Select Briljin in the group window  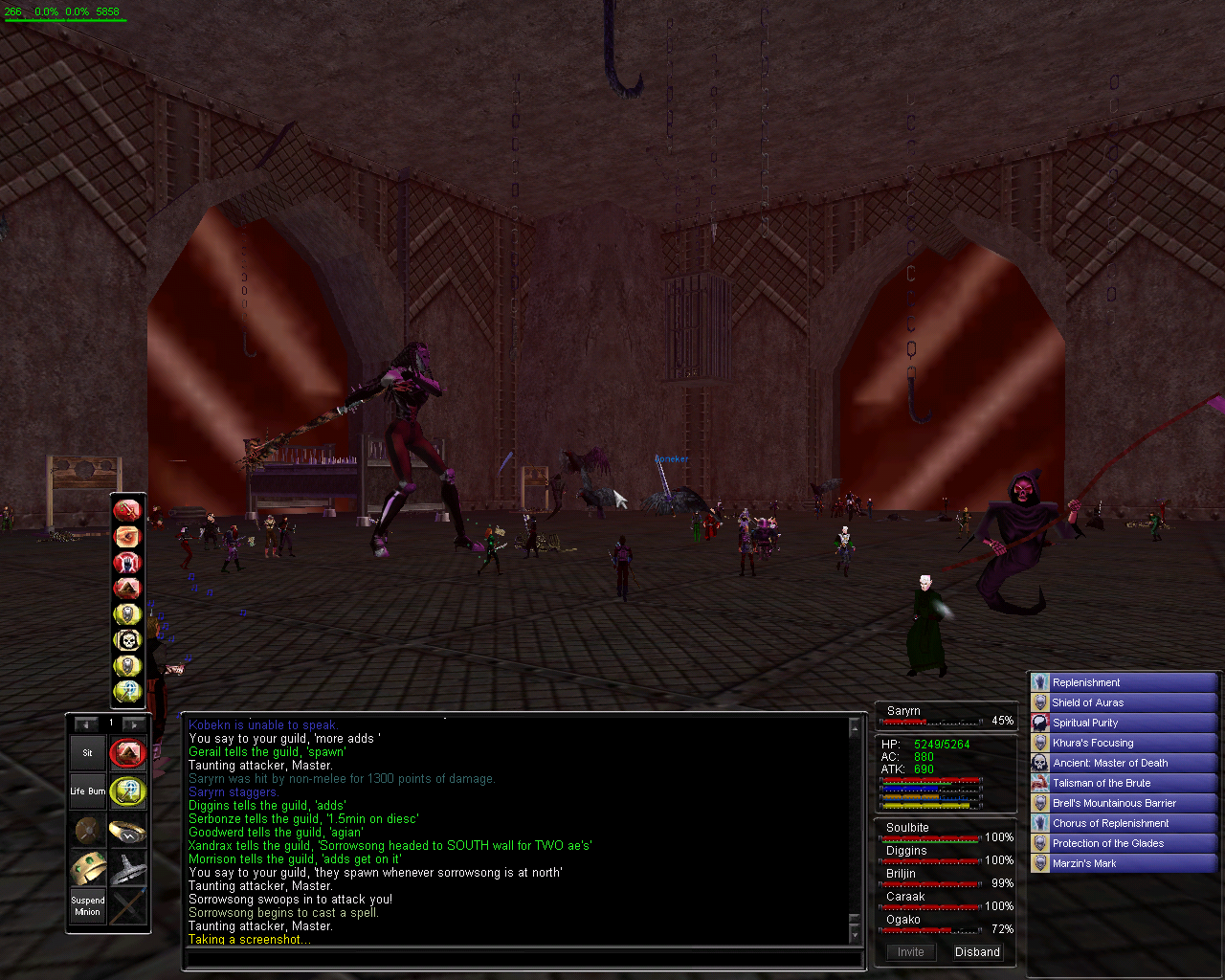[x=902, y=874]
